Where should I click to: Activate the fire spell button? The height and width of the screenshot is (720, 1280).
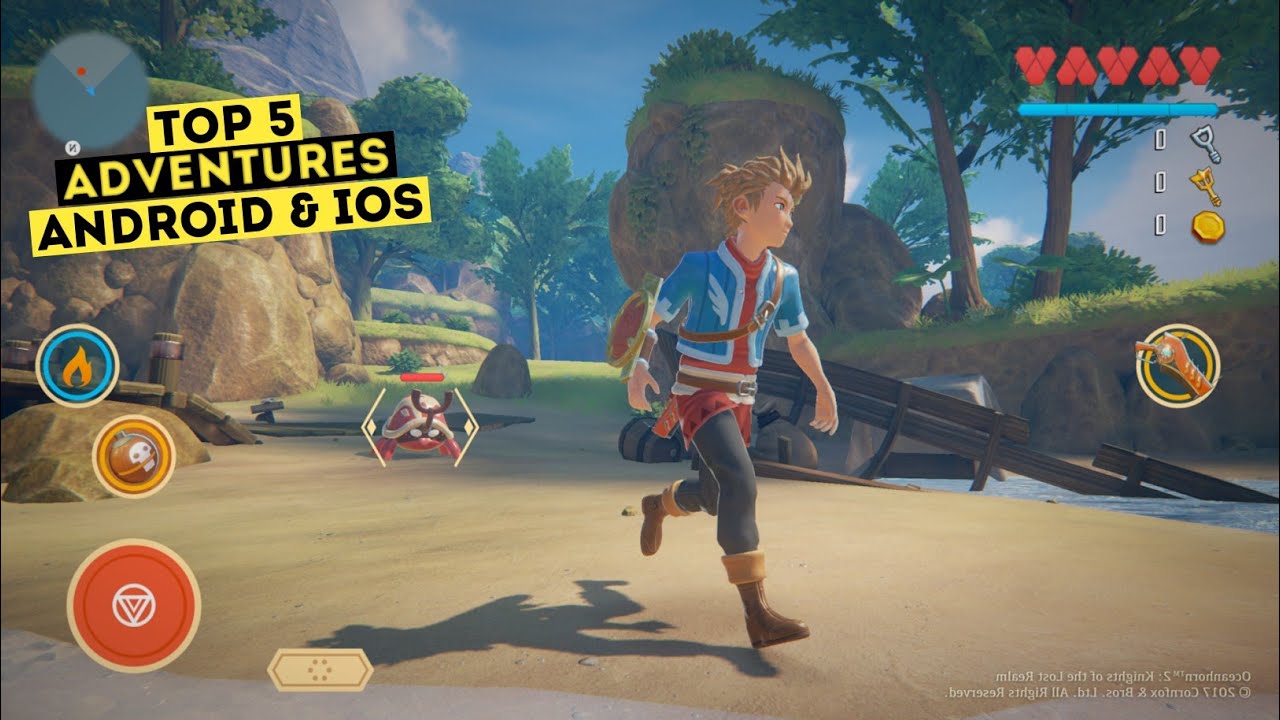click(x=77, y=366)
